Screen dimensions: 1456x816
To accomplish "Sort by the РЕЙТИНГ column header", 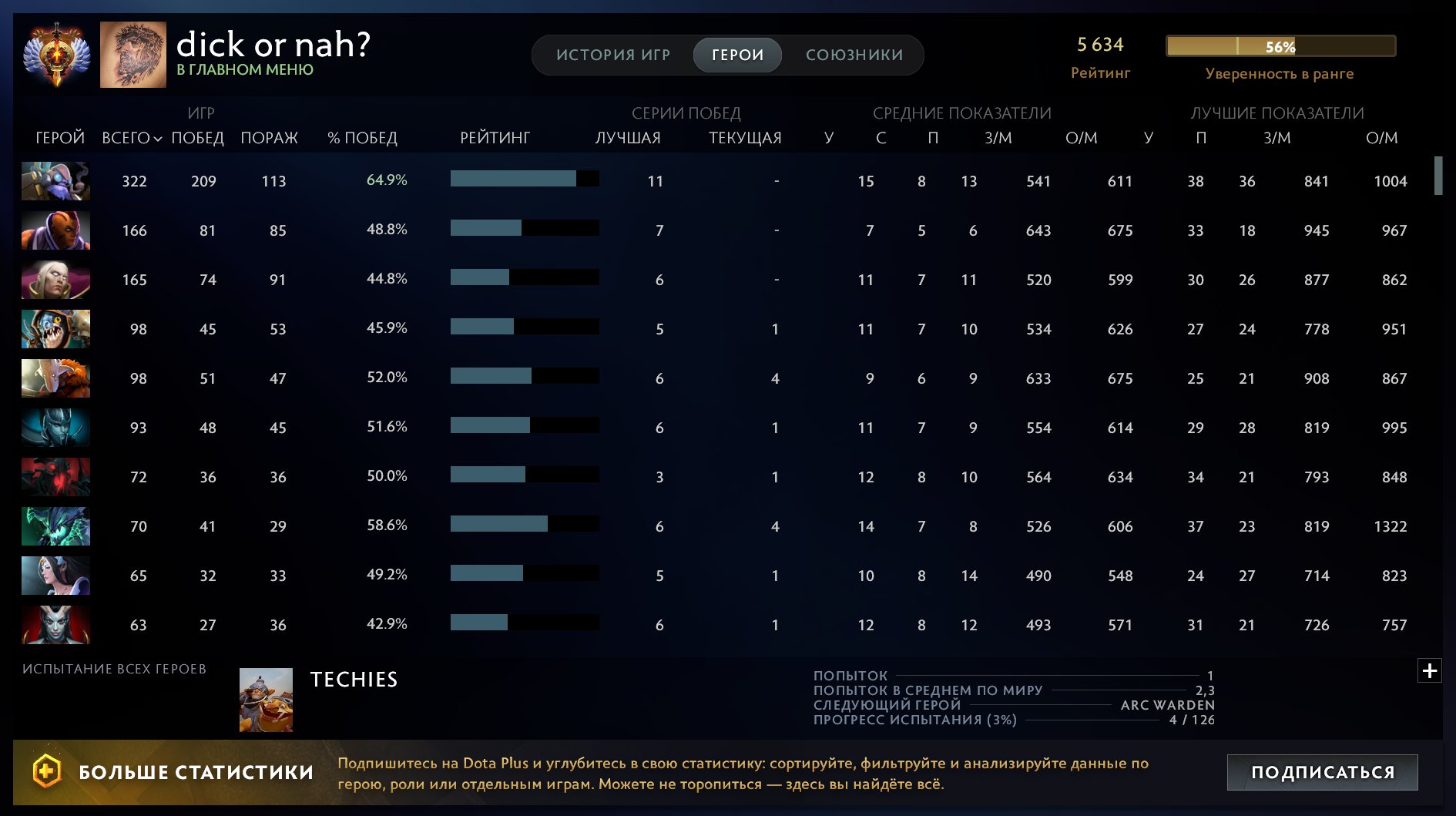I will point(495,139).
